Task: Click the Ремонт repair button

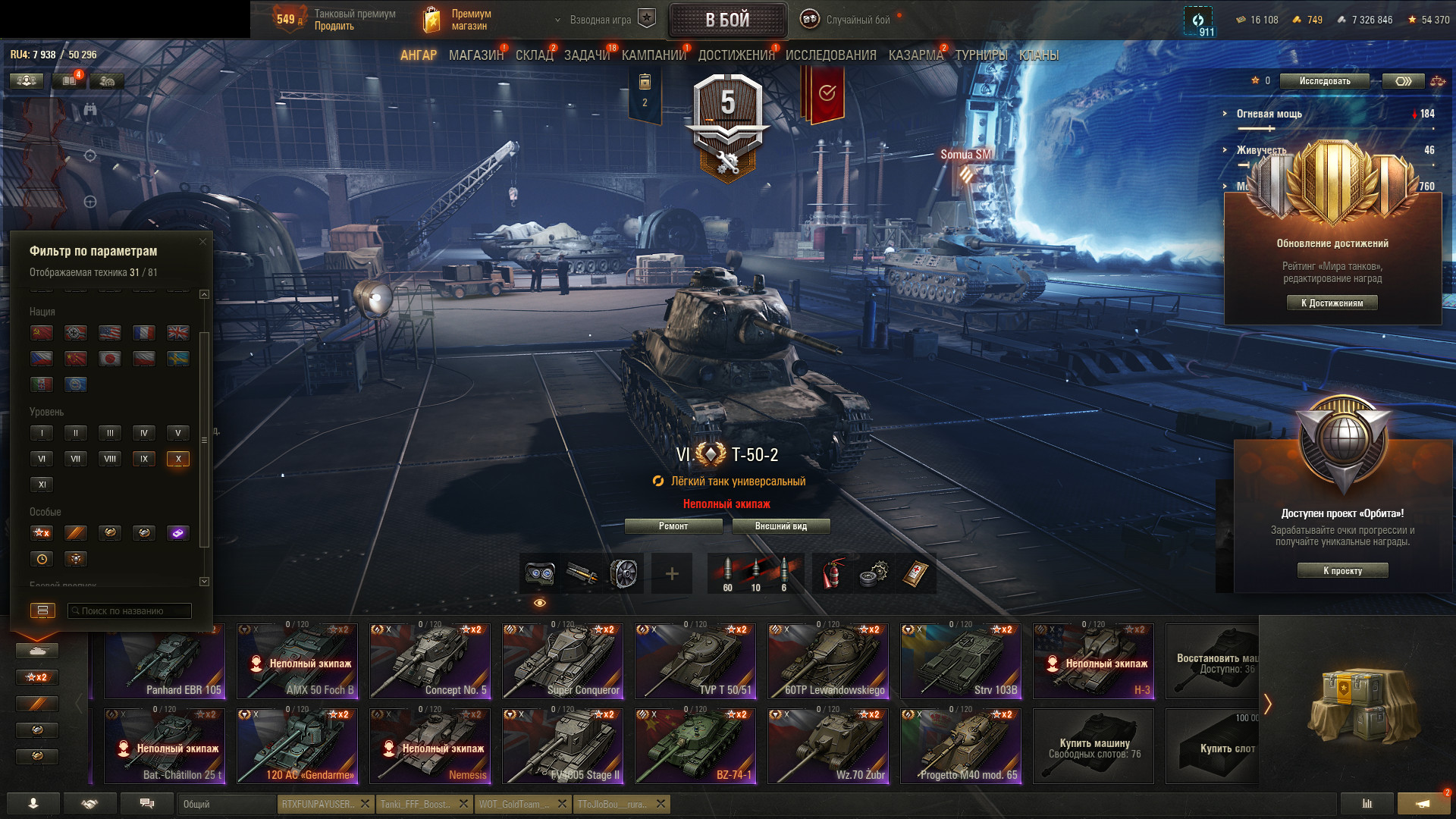Action: [x=673, y=526]
